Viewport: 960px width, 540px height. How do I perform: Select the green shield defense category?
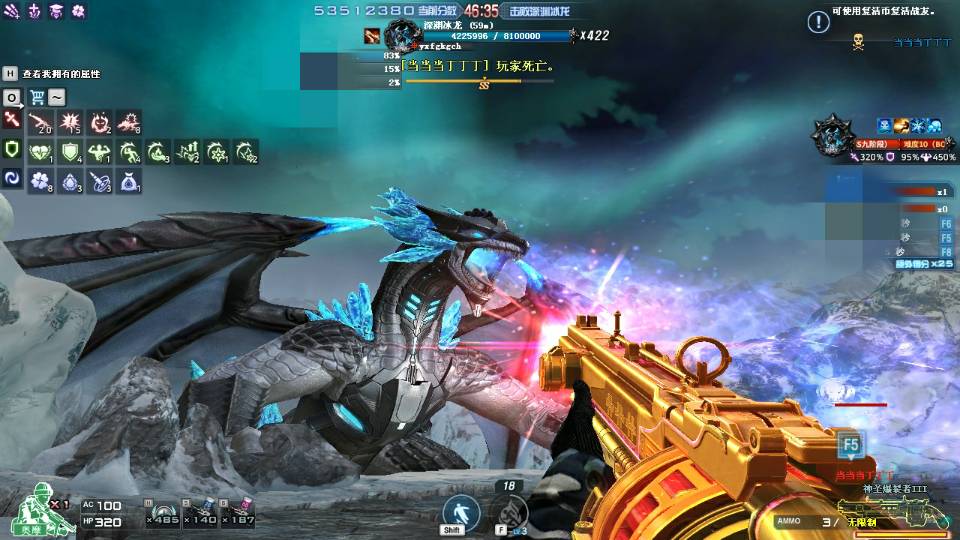click(12, 150)
